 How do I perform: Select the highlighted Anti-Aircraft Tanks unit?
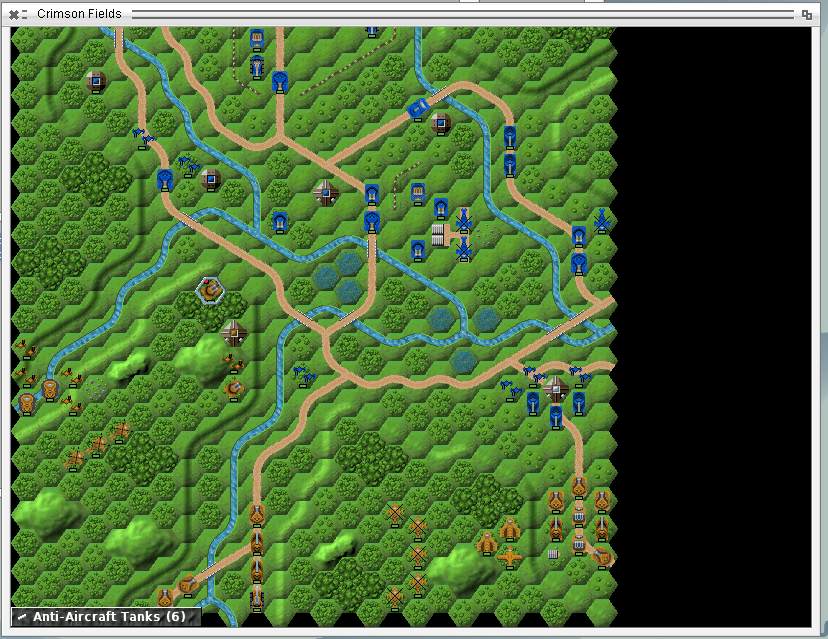point(210,290)
